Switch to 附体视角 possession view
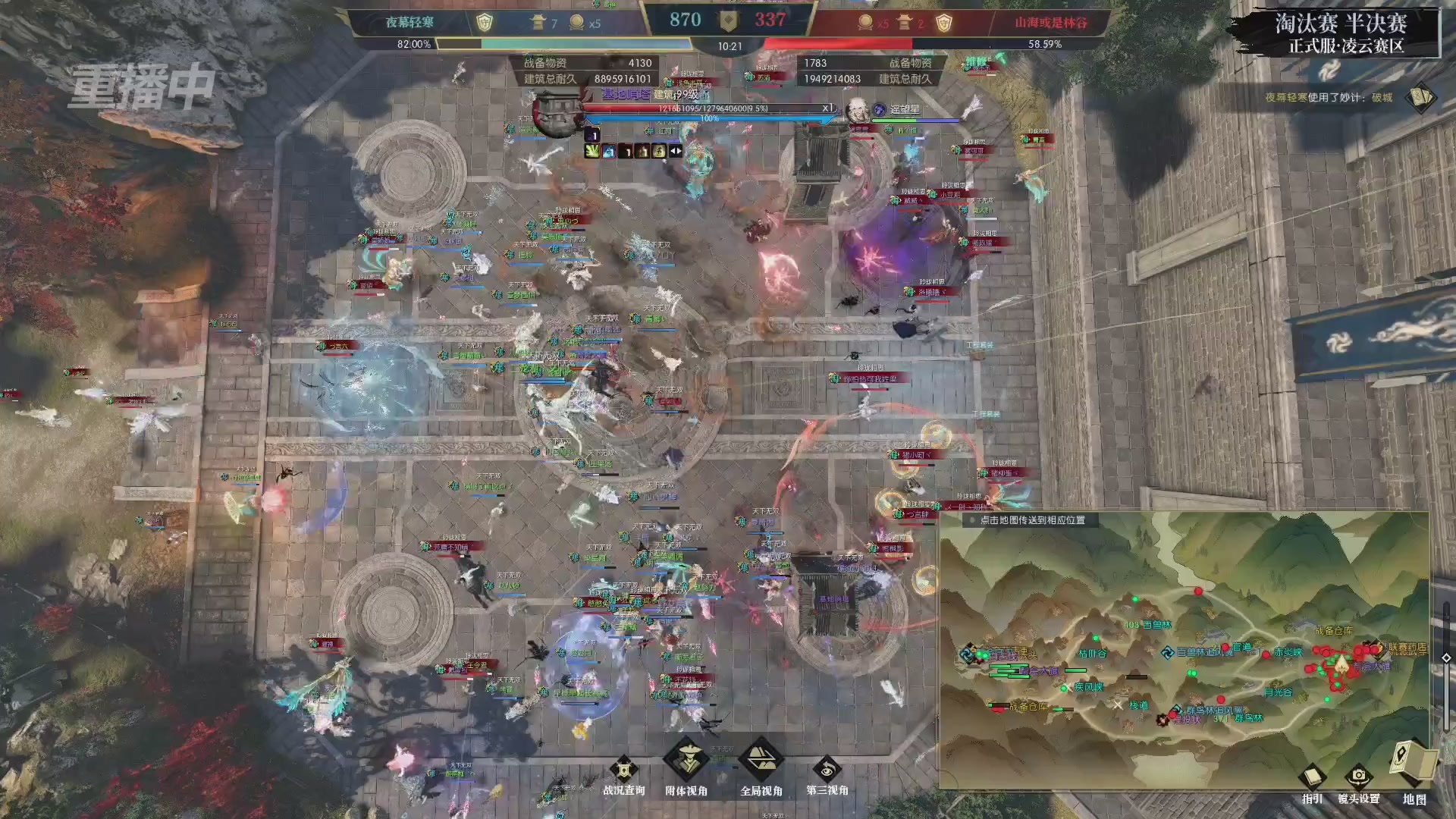 687,760
